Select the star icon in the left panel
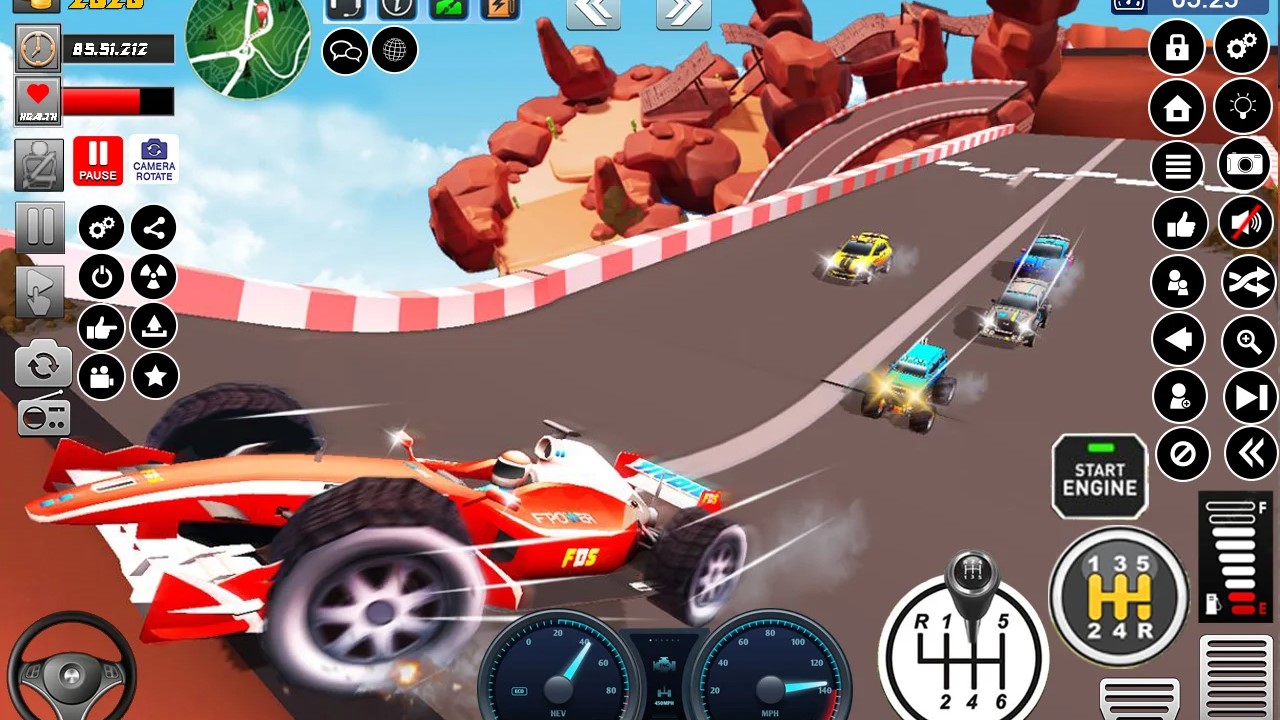Viewport: 1280px width, 720px height. pos(154,376)
